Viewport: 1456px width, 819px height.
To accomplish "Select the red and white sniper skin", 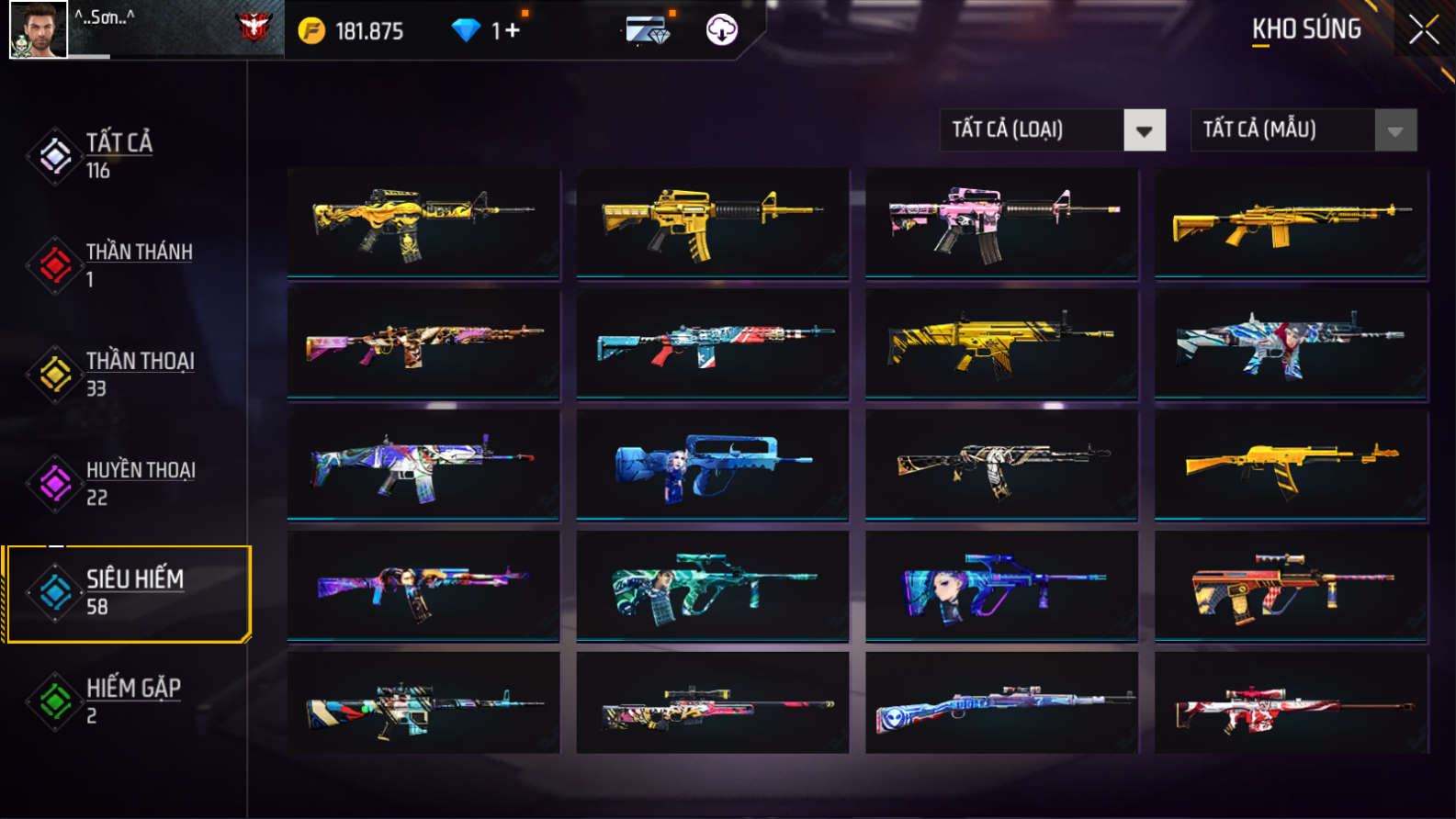I will click(1291, 705).
